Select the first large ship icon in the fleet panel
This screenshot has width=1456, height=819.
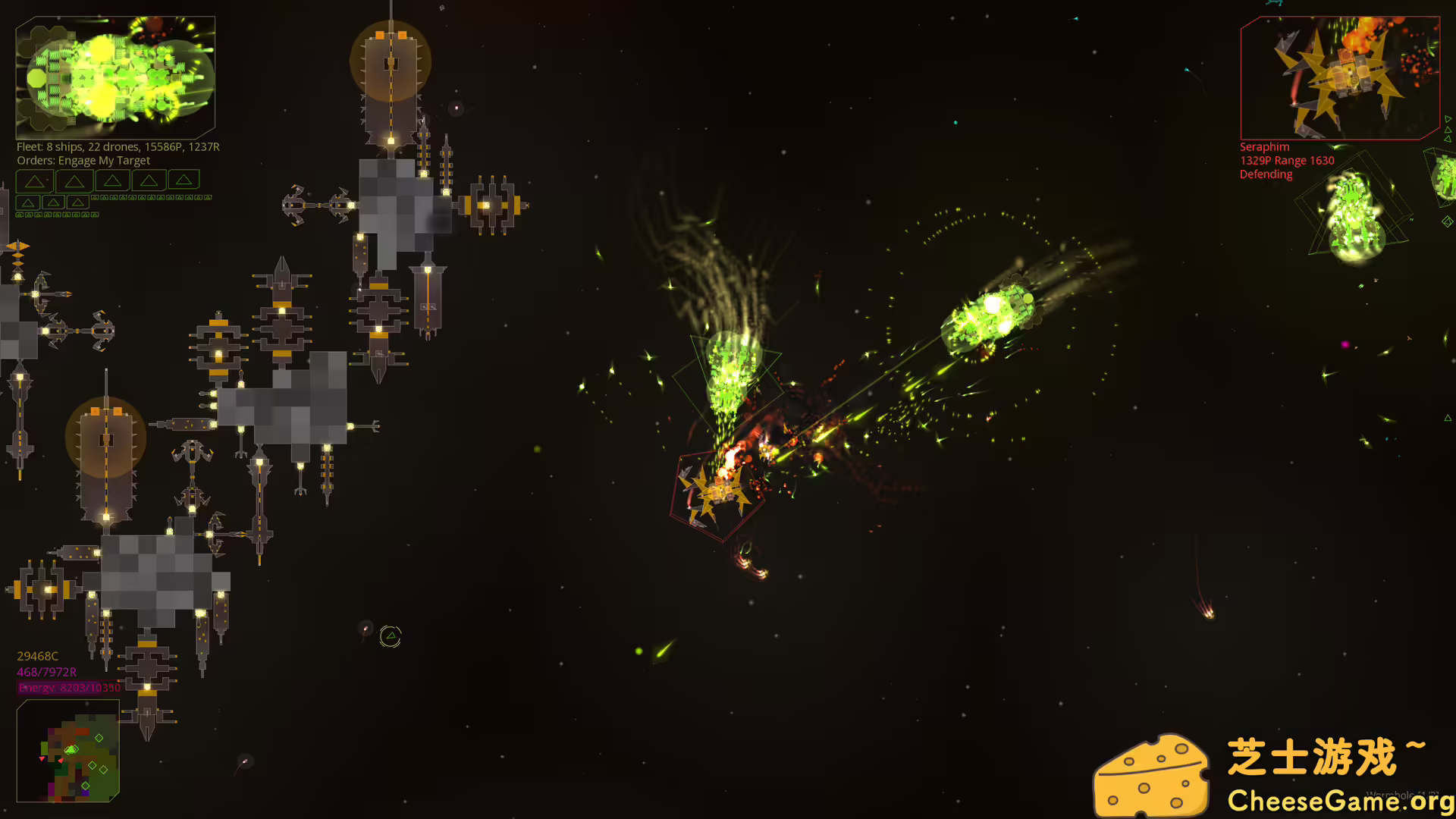(x=34, y=181)
